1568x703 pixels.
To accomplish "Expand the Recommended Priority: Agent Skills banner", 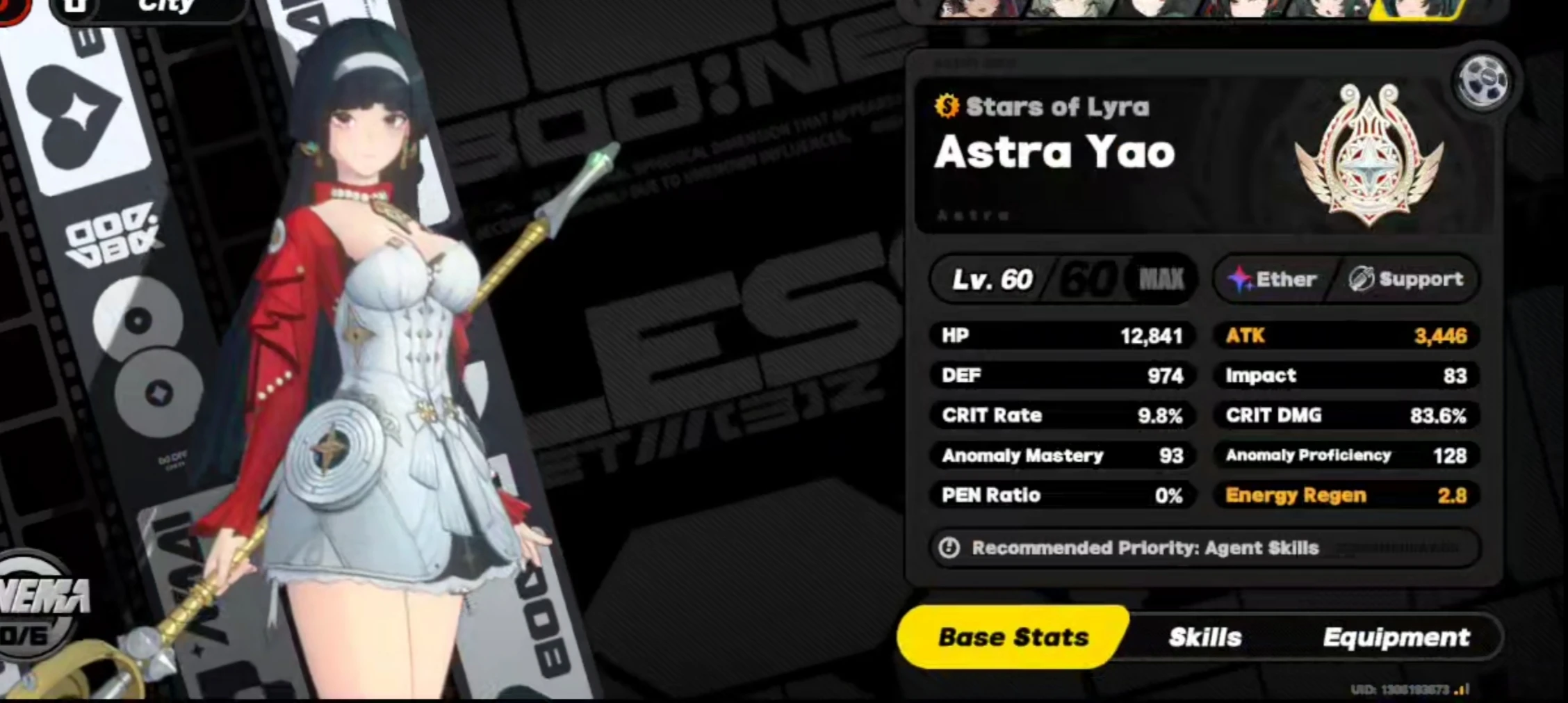I will click(x=1206, y=548).
